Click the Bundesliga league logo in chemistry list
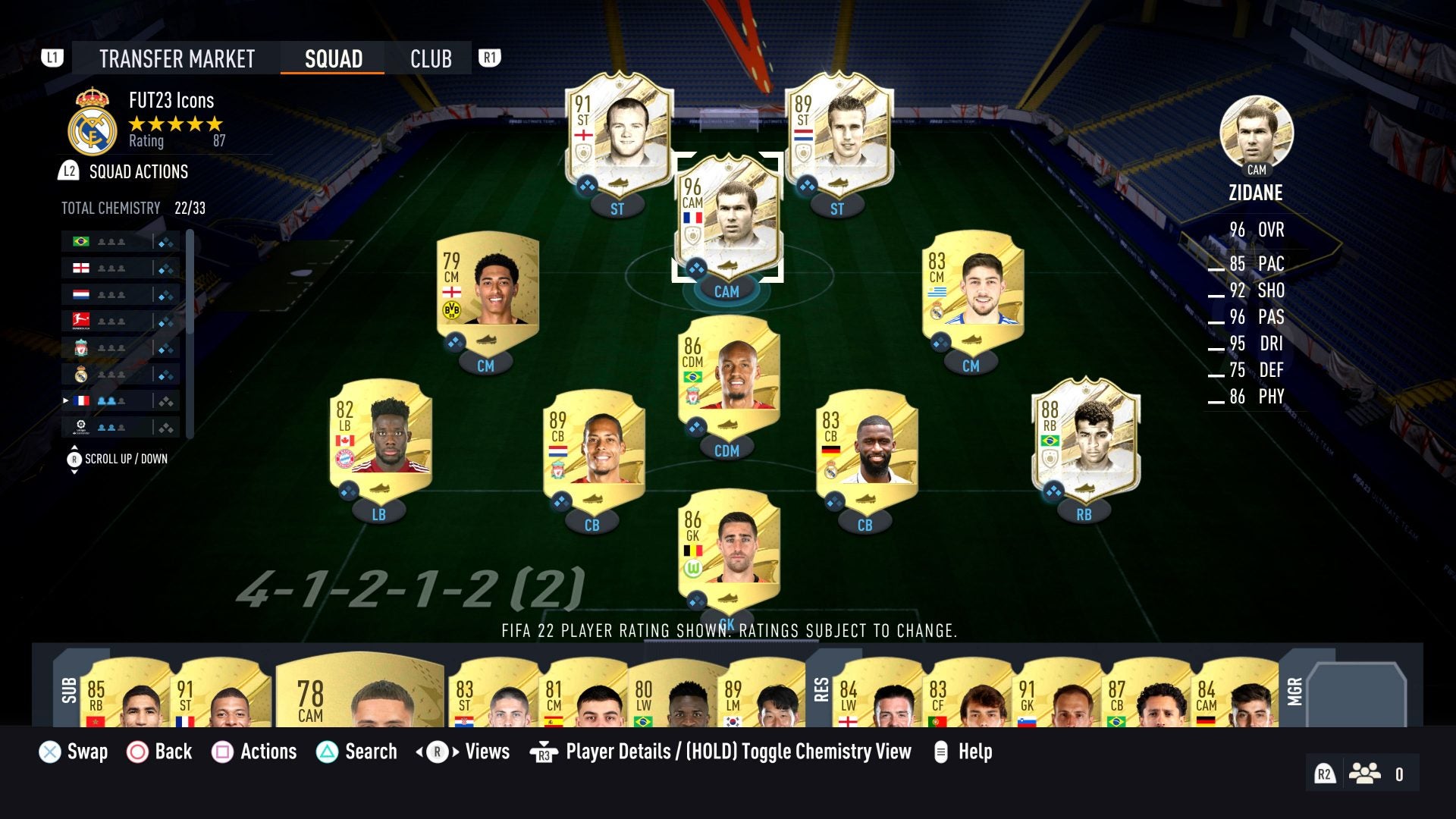Screen dimensions: 1456x819 80,319
